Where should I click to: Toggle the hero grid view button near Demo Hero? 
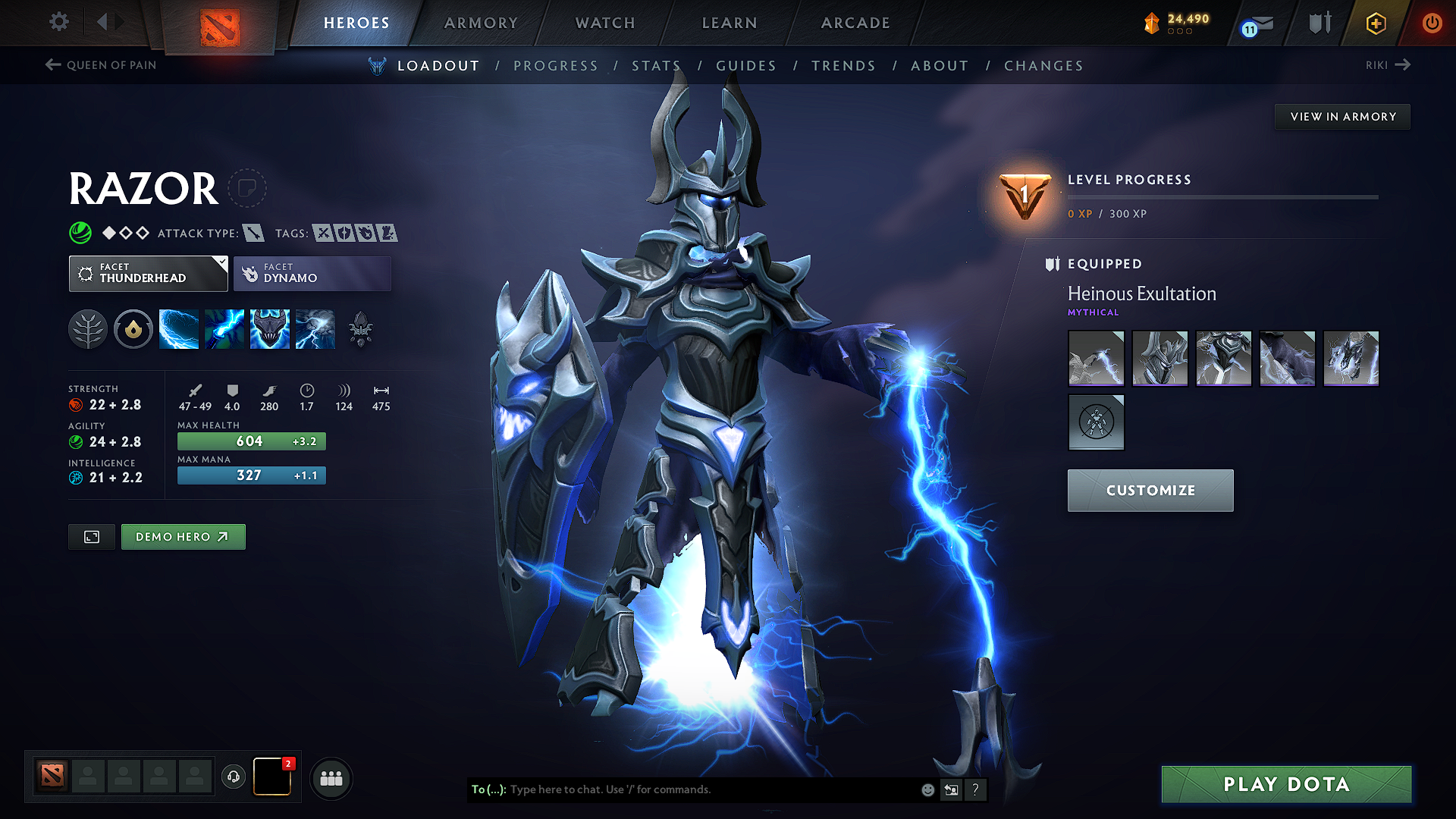[91, 536]
